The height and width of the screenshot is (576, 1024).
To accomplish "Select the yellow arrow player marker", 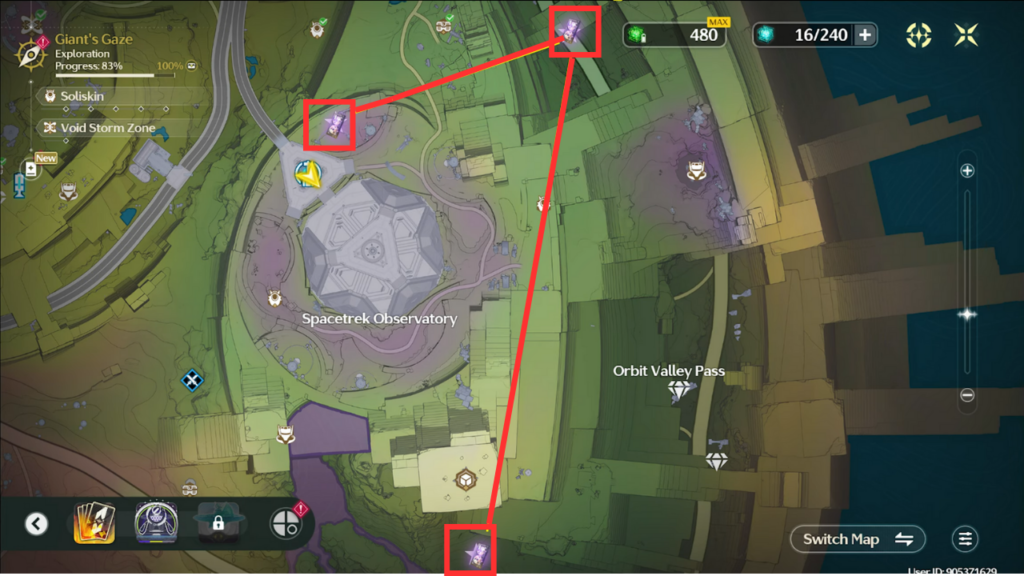I will (308, 175).
